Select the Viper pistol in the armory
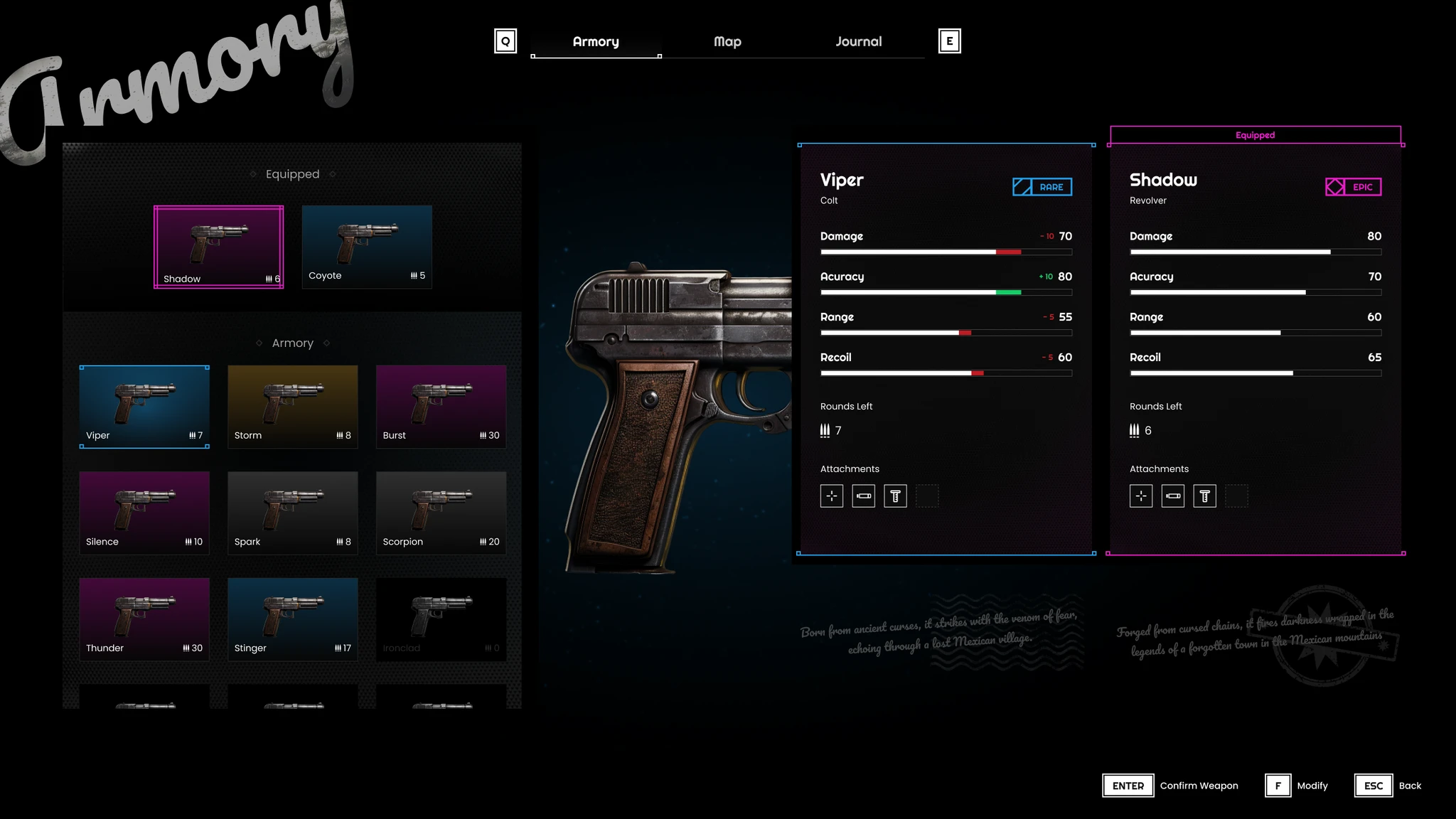 pos(144,407)
